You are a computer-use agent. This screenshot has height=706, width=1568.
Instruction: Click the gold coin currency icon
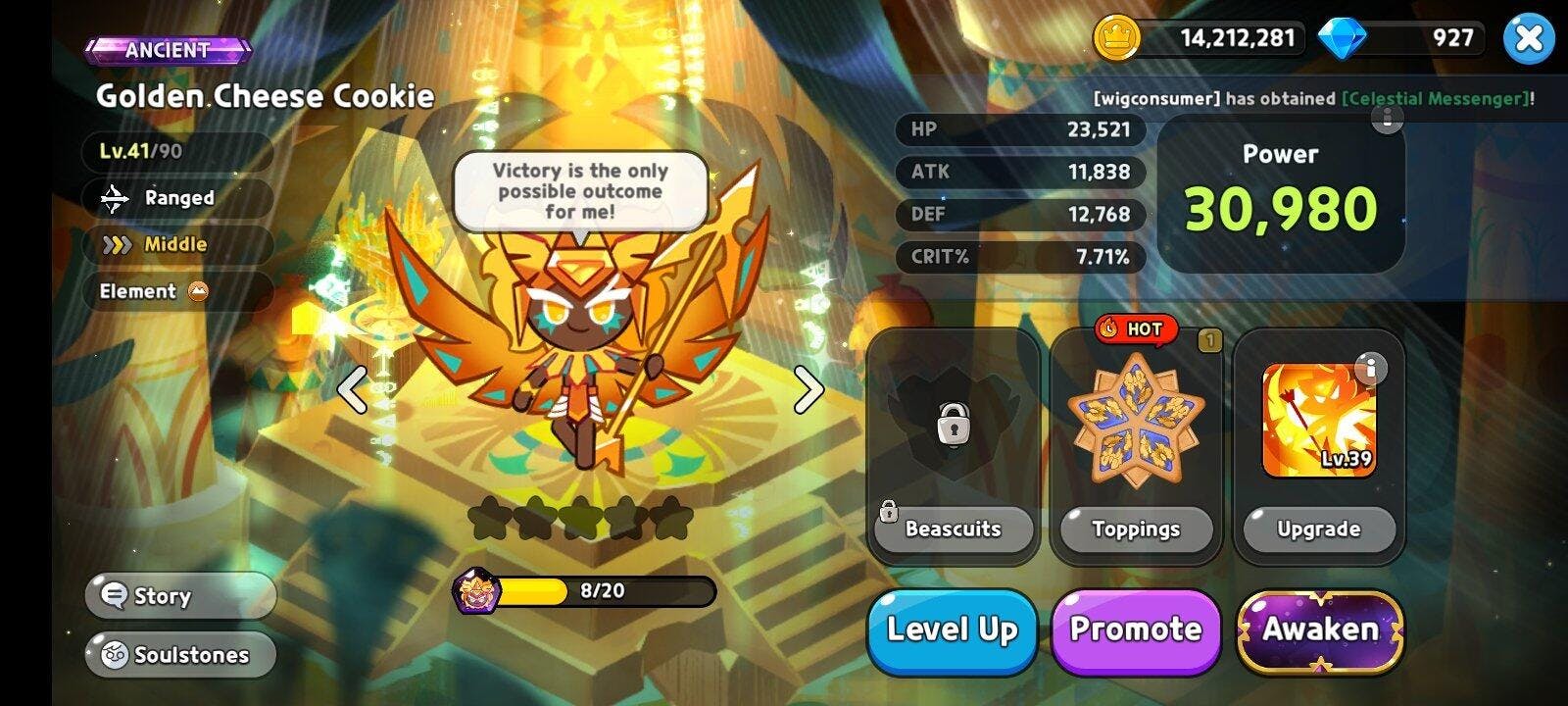tap(1116, 38)
